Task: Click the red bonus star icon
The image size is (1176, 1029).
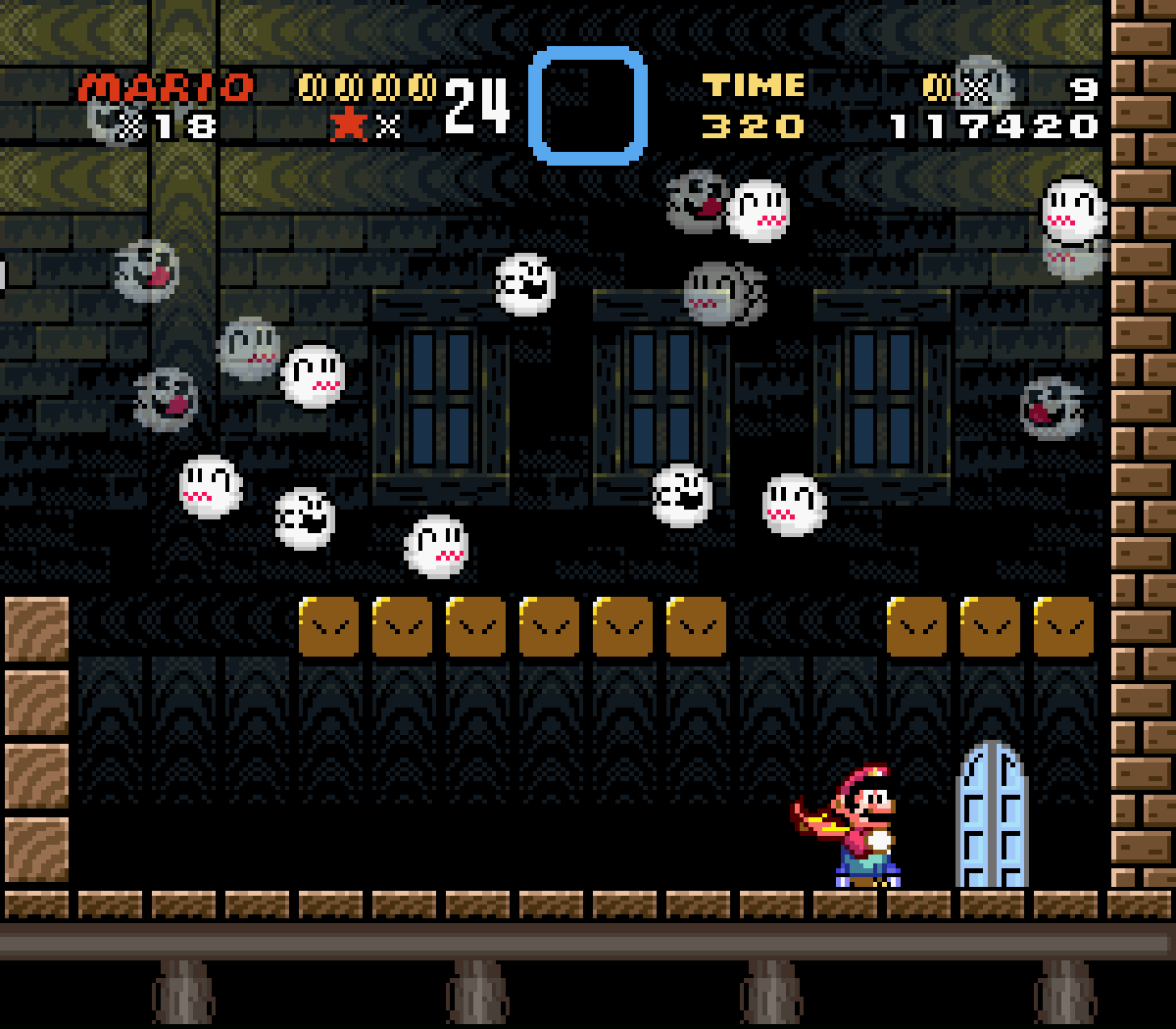Action: (349, 124)
